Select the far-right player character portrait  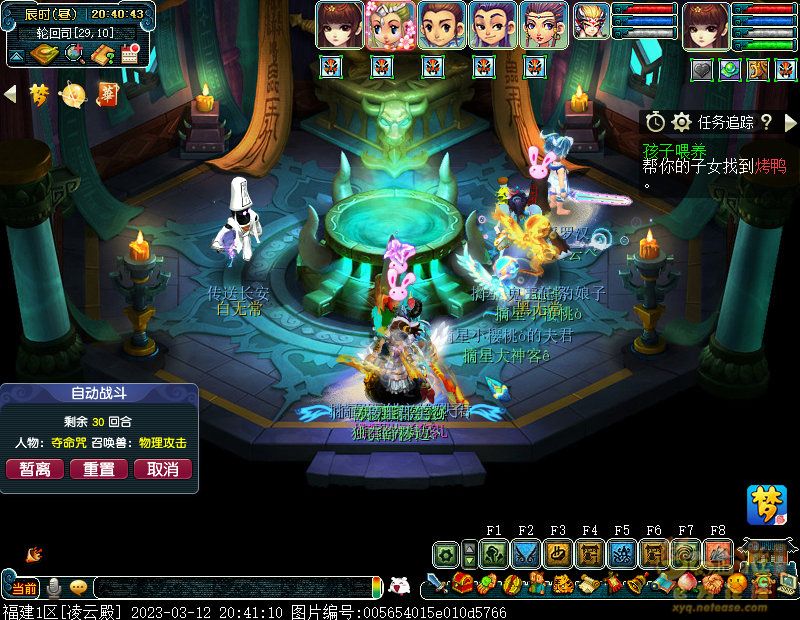coord(706,25)
